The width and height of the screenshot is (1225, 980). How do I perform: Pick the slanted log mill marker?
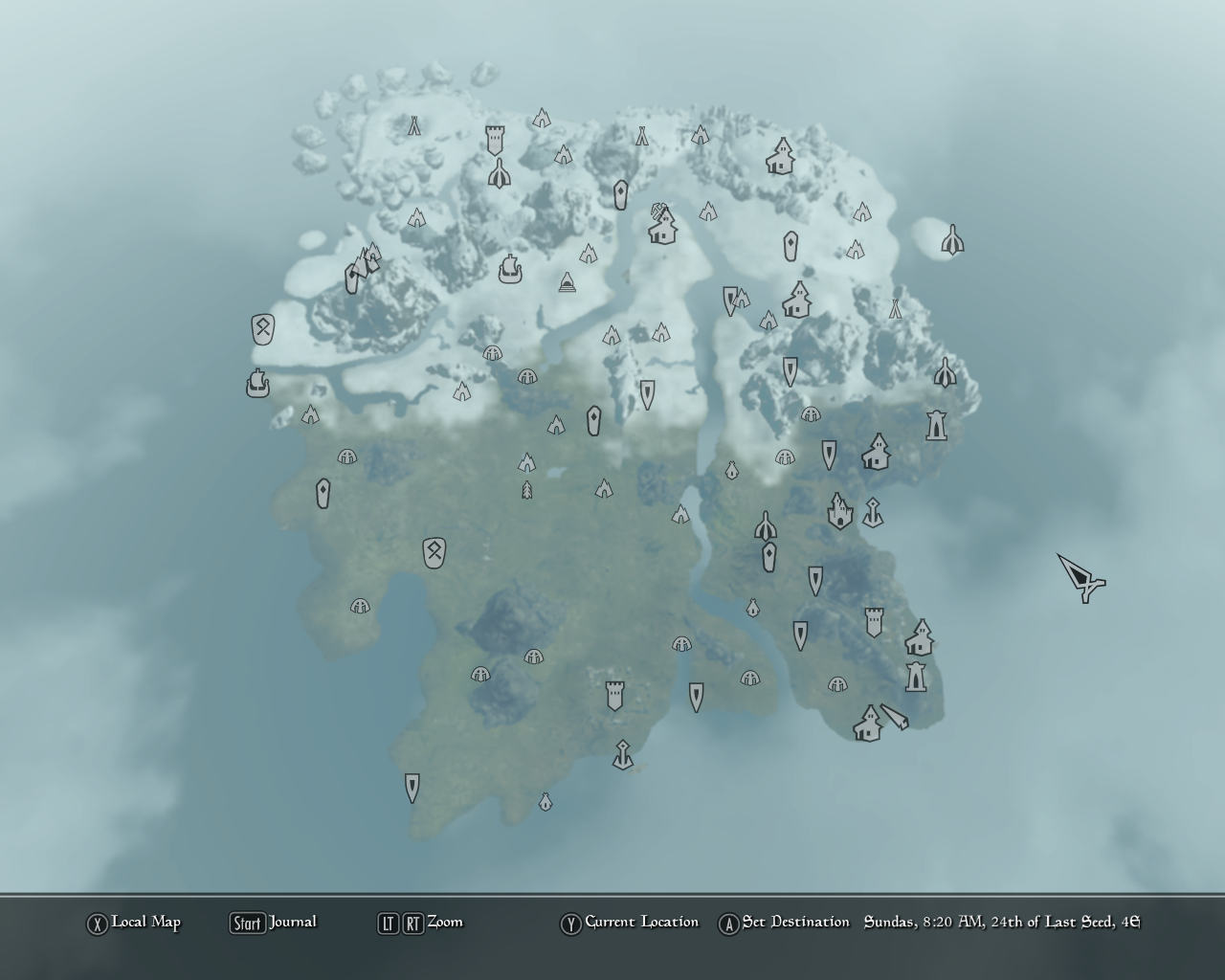point(895,717)
